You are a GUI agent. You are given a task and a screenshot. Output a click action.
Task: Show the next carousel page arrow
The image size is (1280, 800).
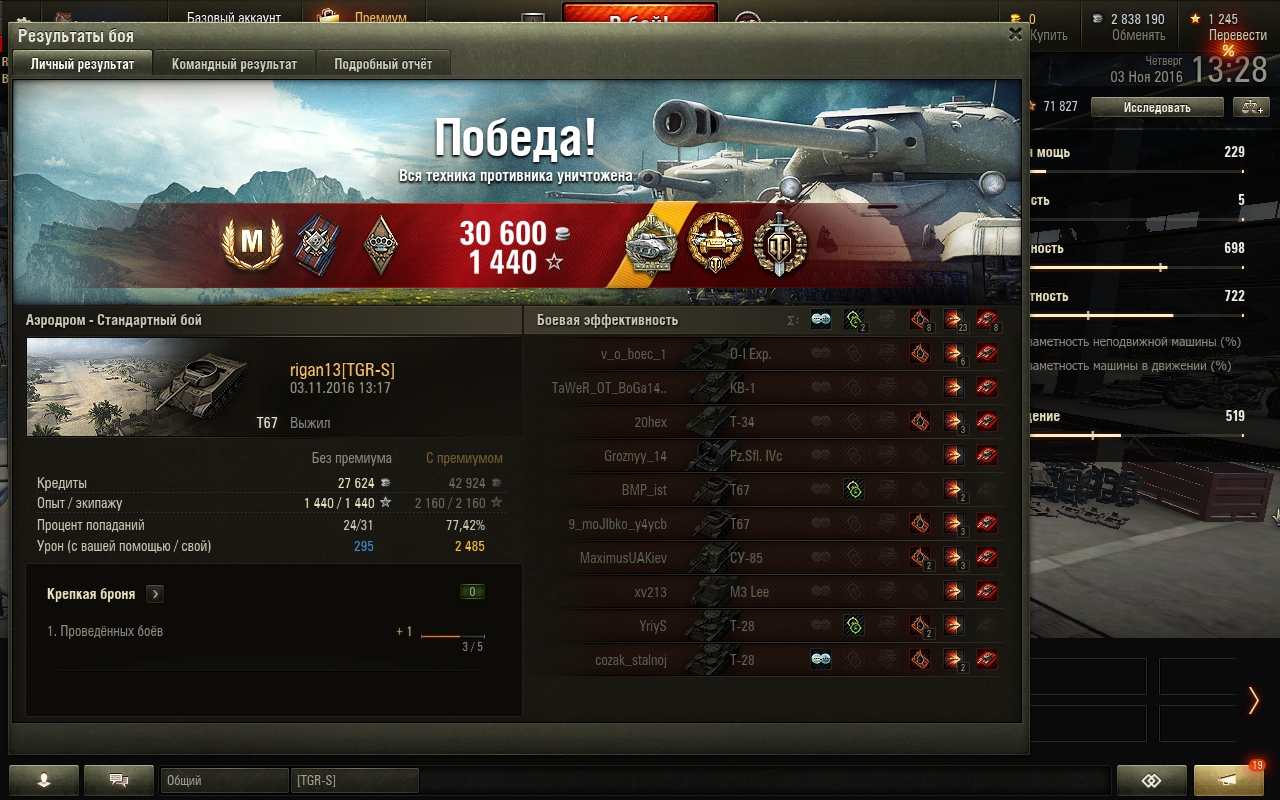click(x=1253, y=700)
